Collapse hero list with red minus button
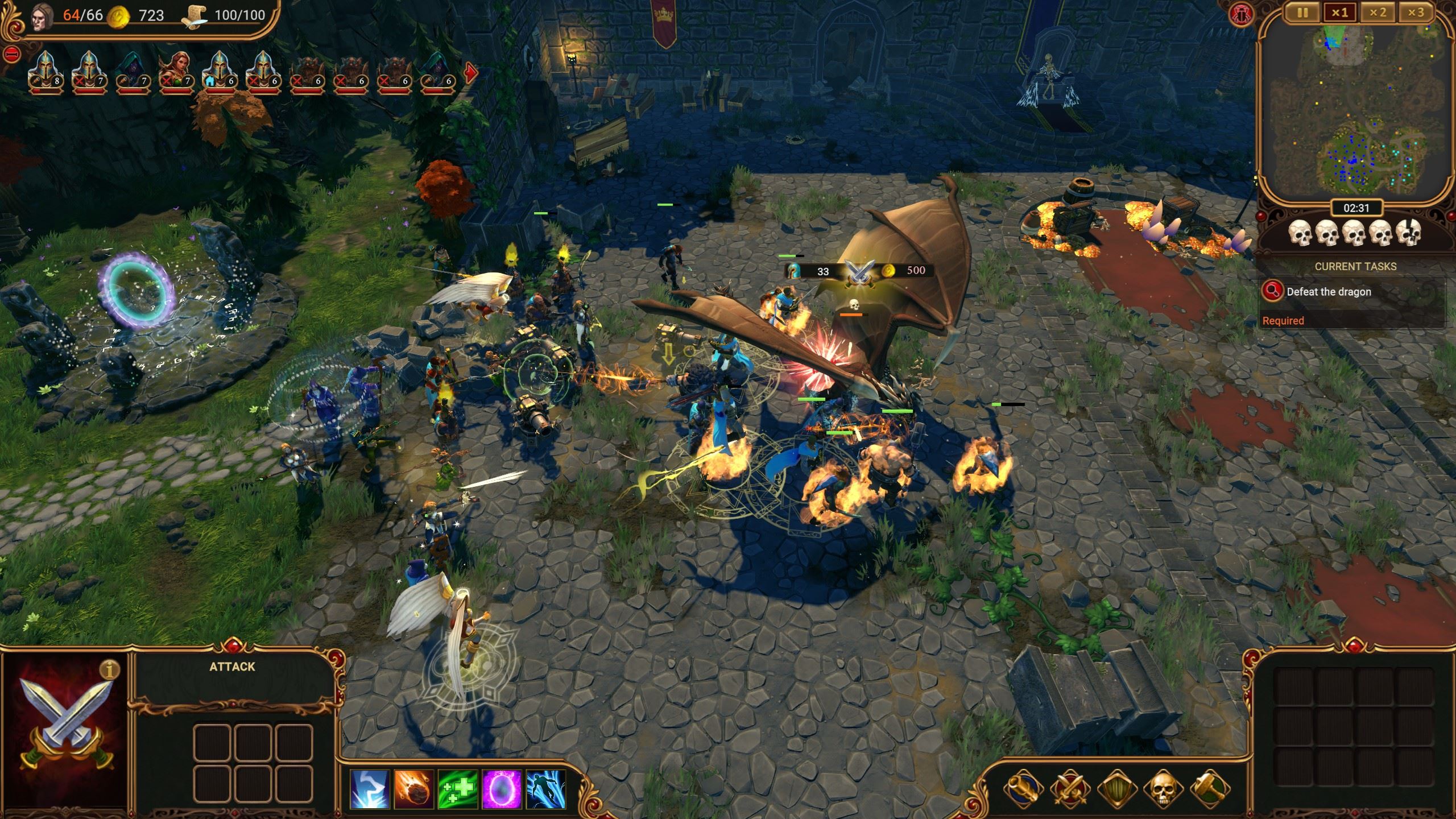 click(x=12, y=55)
